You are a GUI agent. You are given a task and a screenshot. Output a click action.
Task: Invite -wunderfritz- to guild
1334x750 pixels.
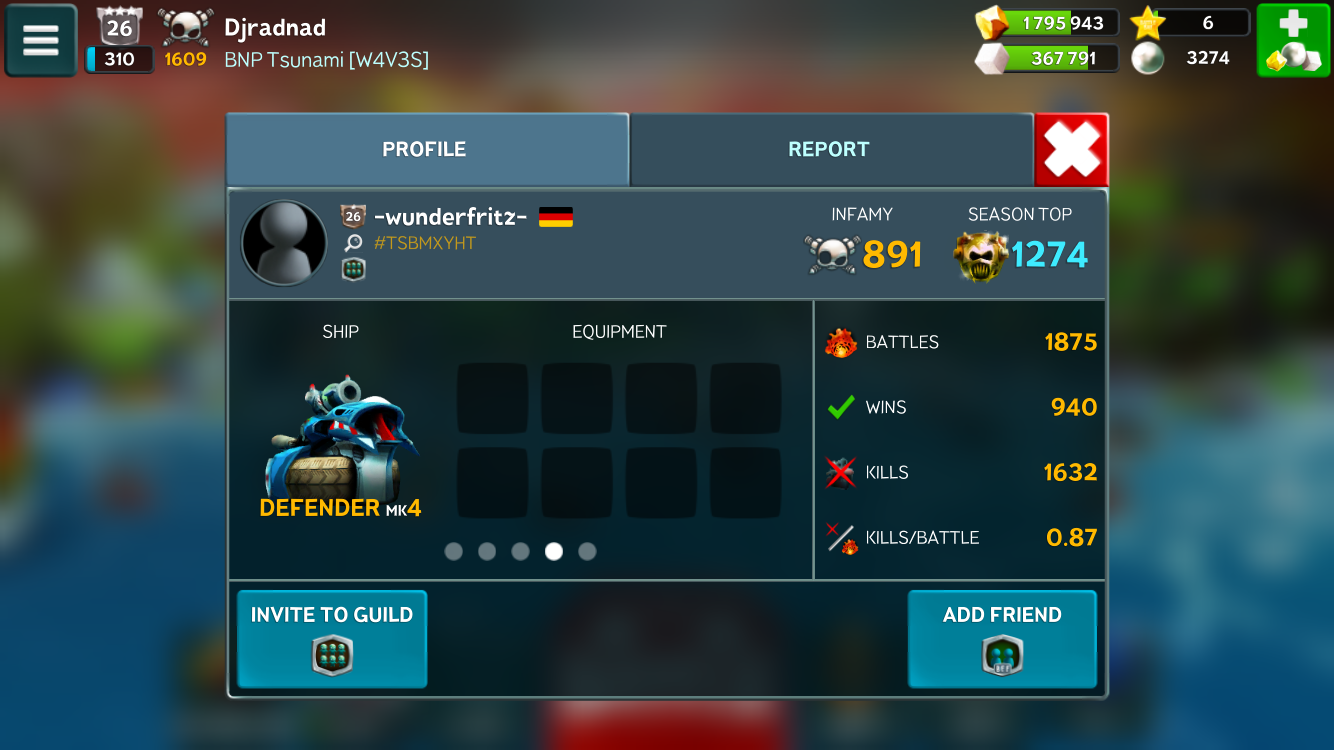coord(332,639)
